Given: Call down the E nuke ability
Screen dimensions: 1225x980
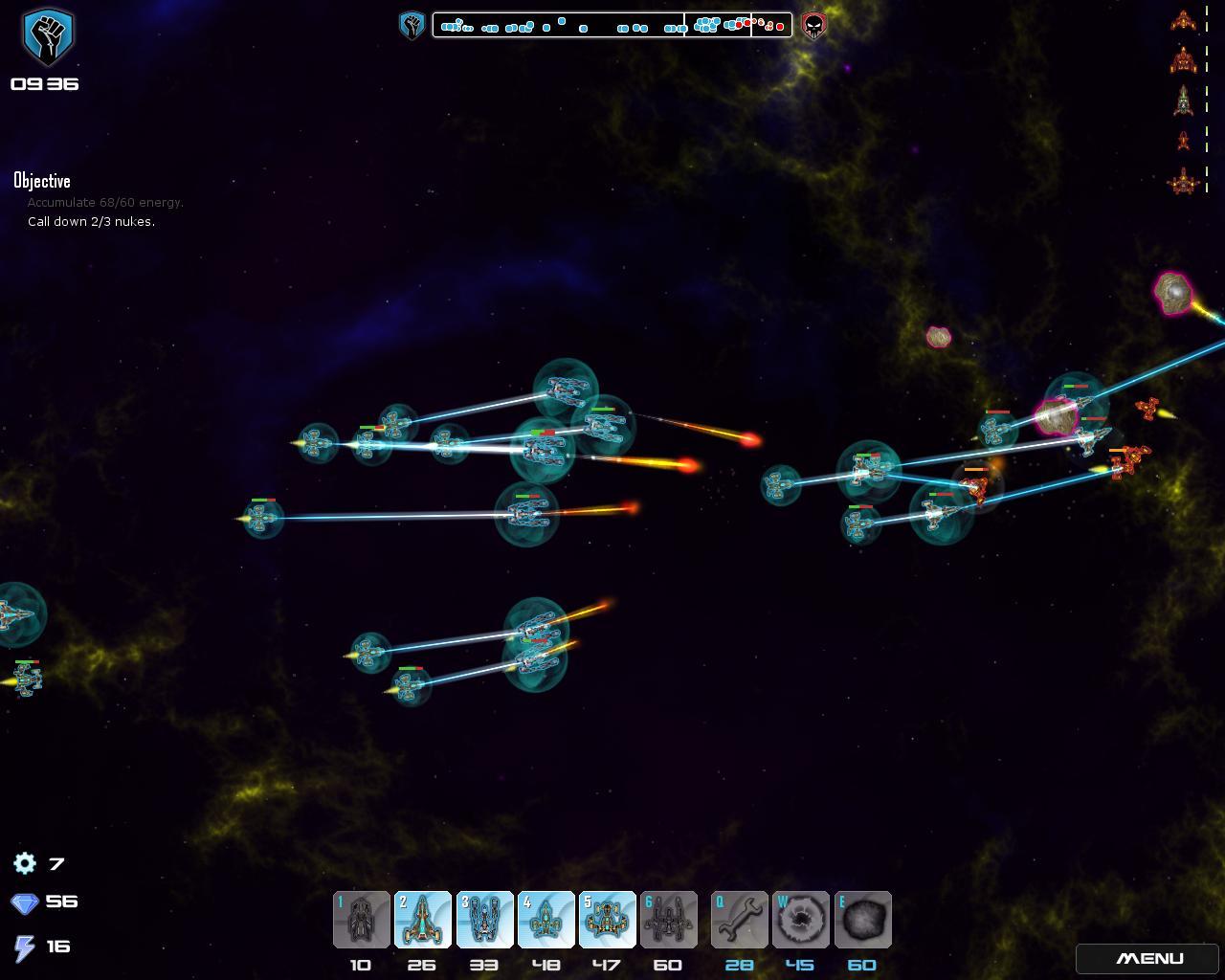Looking at the screenshot, I should 862,920.
